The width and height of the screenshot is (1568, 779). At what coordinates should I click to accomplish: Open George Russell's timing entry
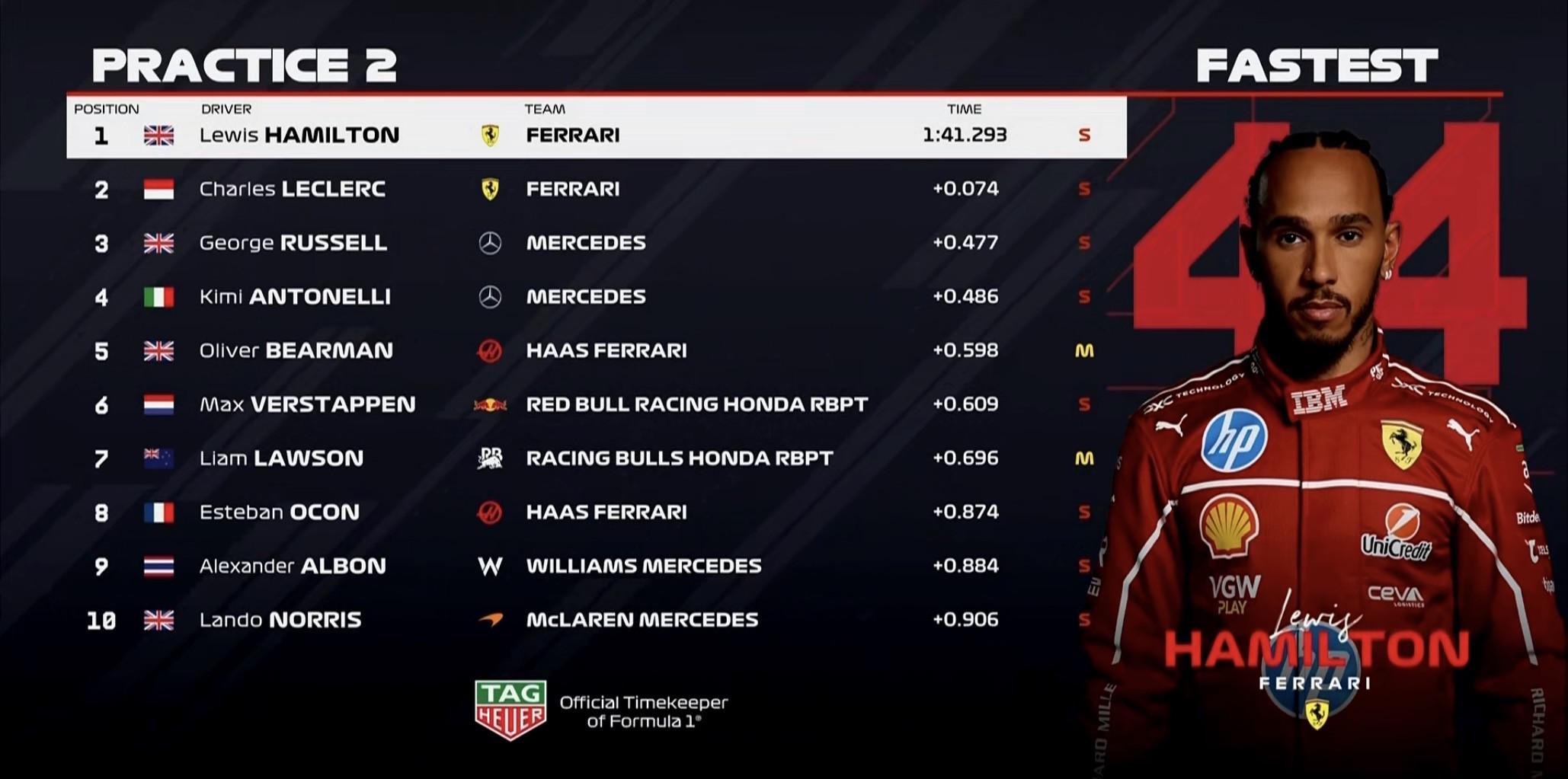tap(293, 243)
